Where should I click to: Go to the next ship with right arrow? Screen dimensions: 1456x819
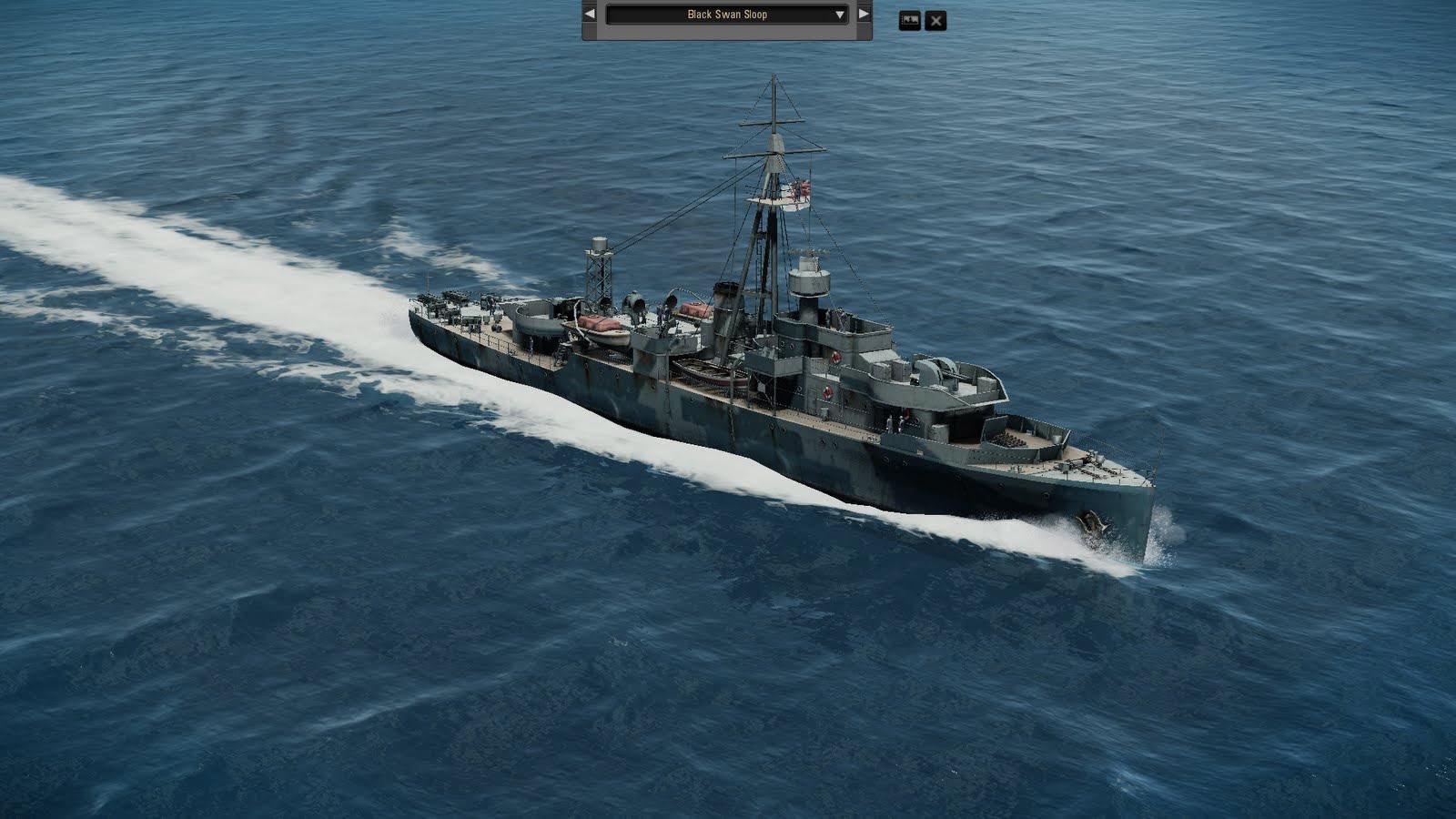point(864,15)
